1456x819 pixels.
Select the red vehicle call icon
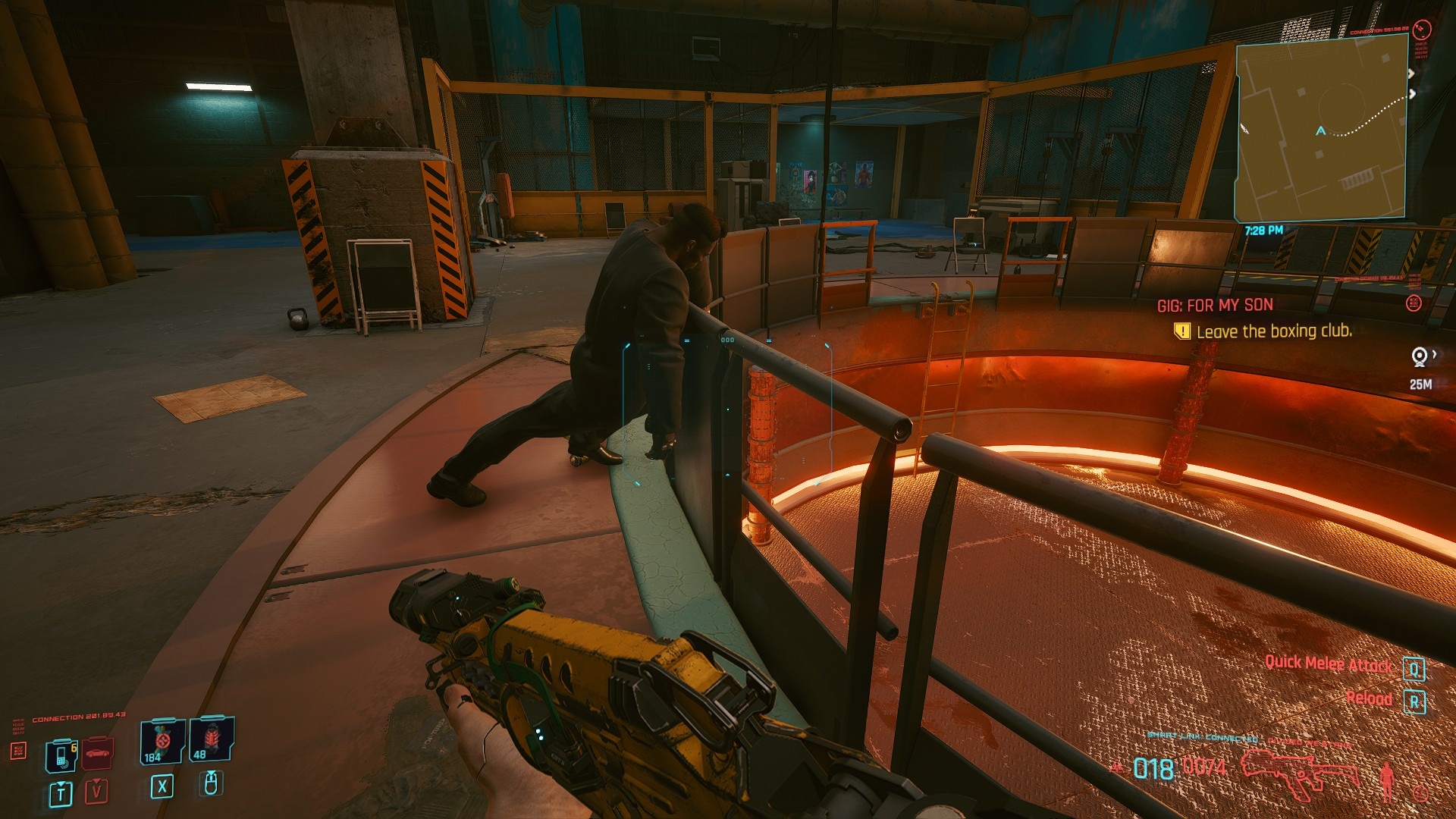tap(98, 752)
